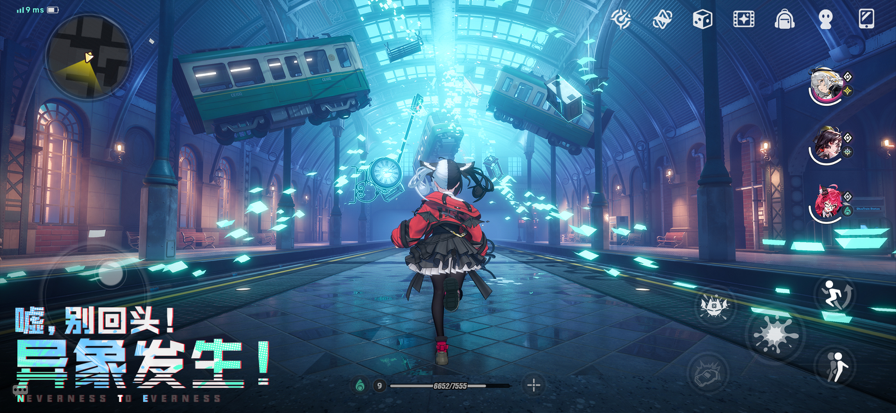Use the splash basic attack button
Screen dimensions: 896x413
(x=775, y=332)
